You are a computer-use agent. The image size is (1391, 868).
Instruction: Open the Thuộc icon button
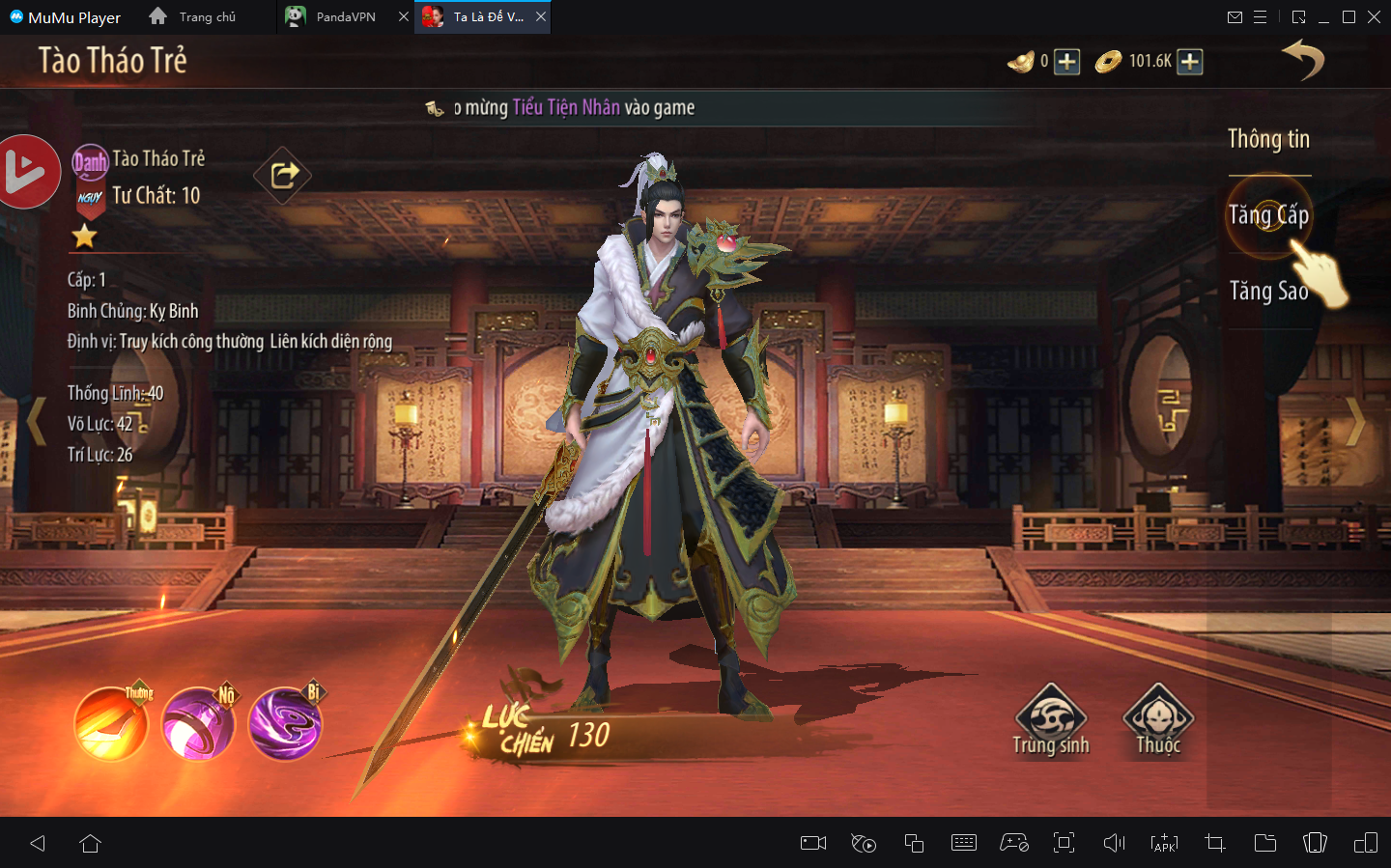[1158, 720]
